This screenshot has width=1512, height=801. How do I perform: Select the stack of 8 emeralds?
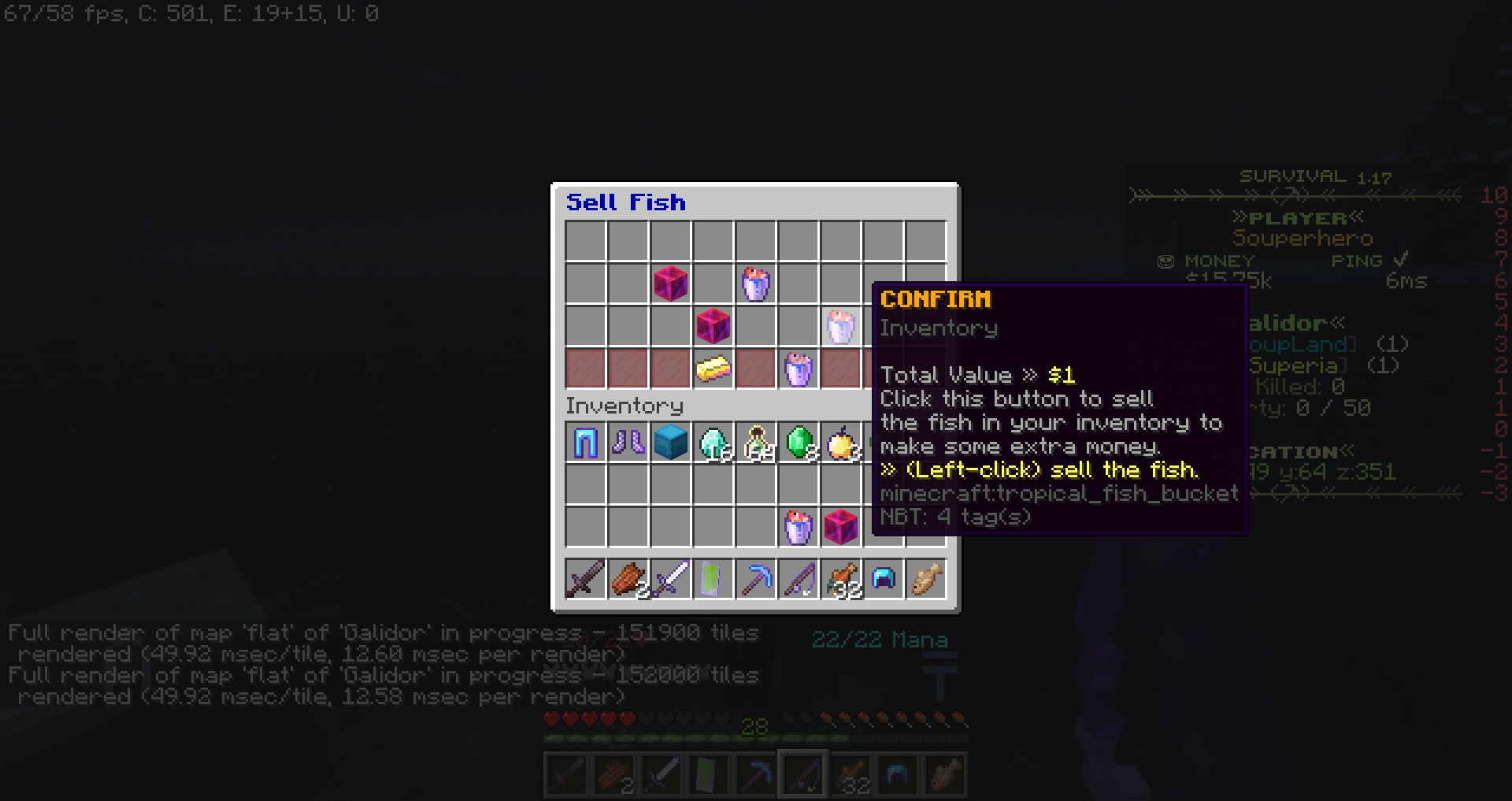(799, 443)
